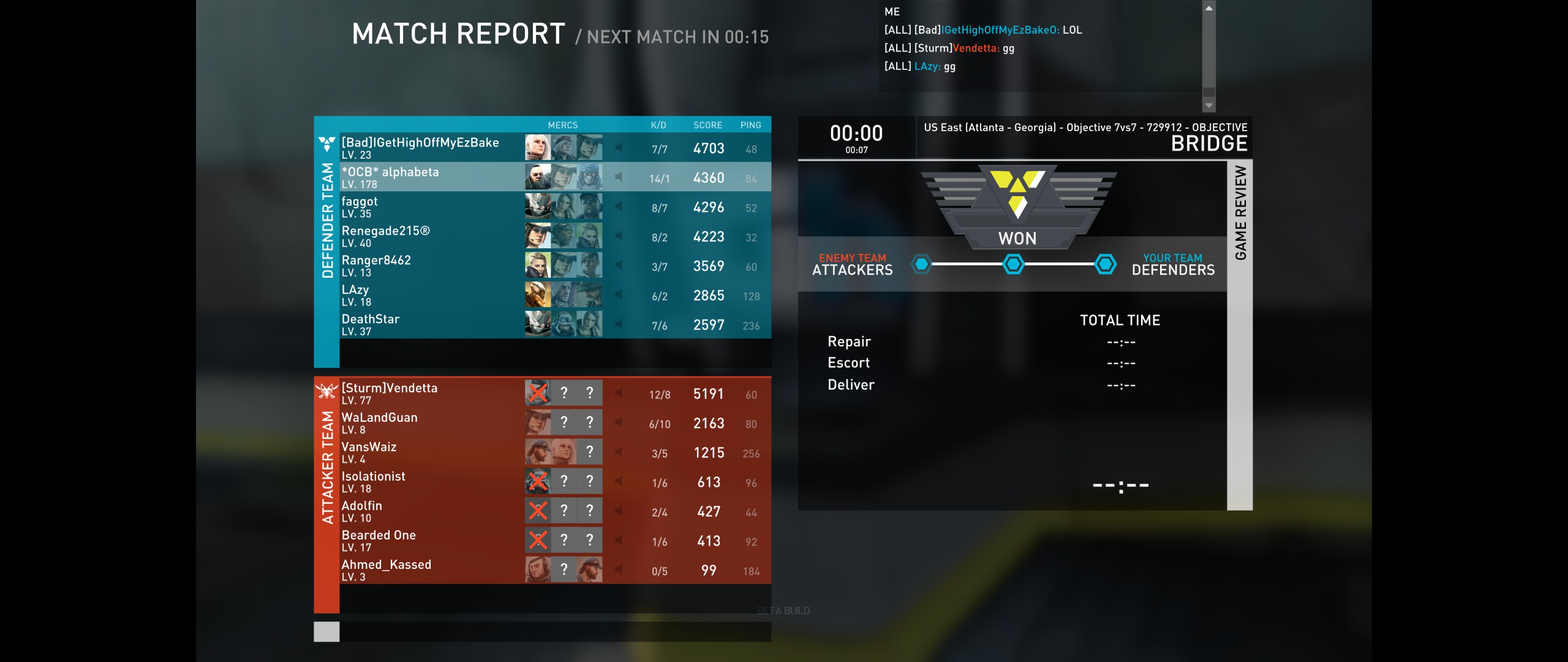Open the Game Review side tab

(1240, 334)
